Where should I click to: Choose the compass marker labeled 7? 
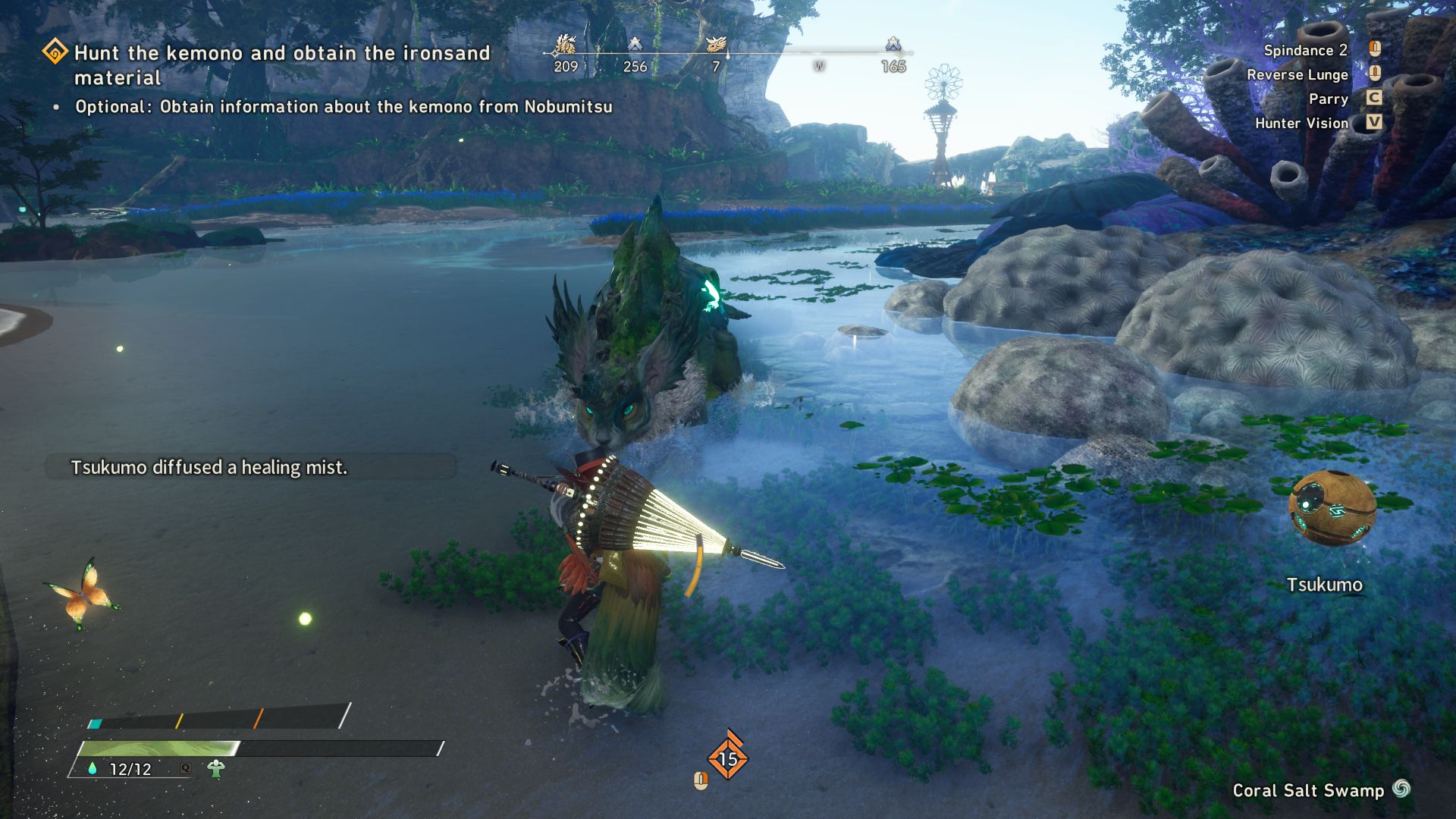[x=715, y=45]
